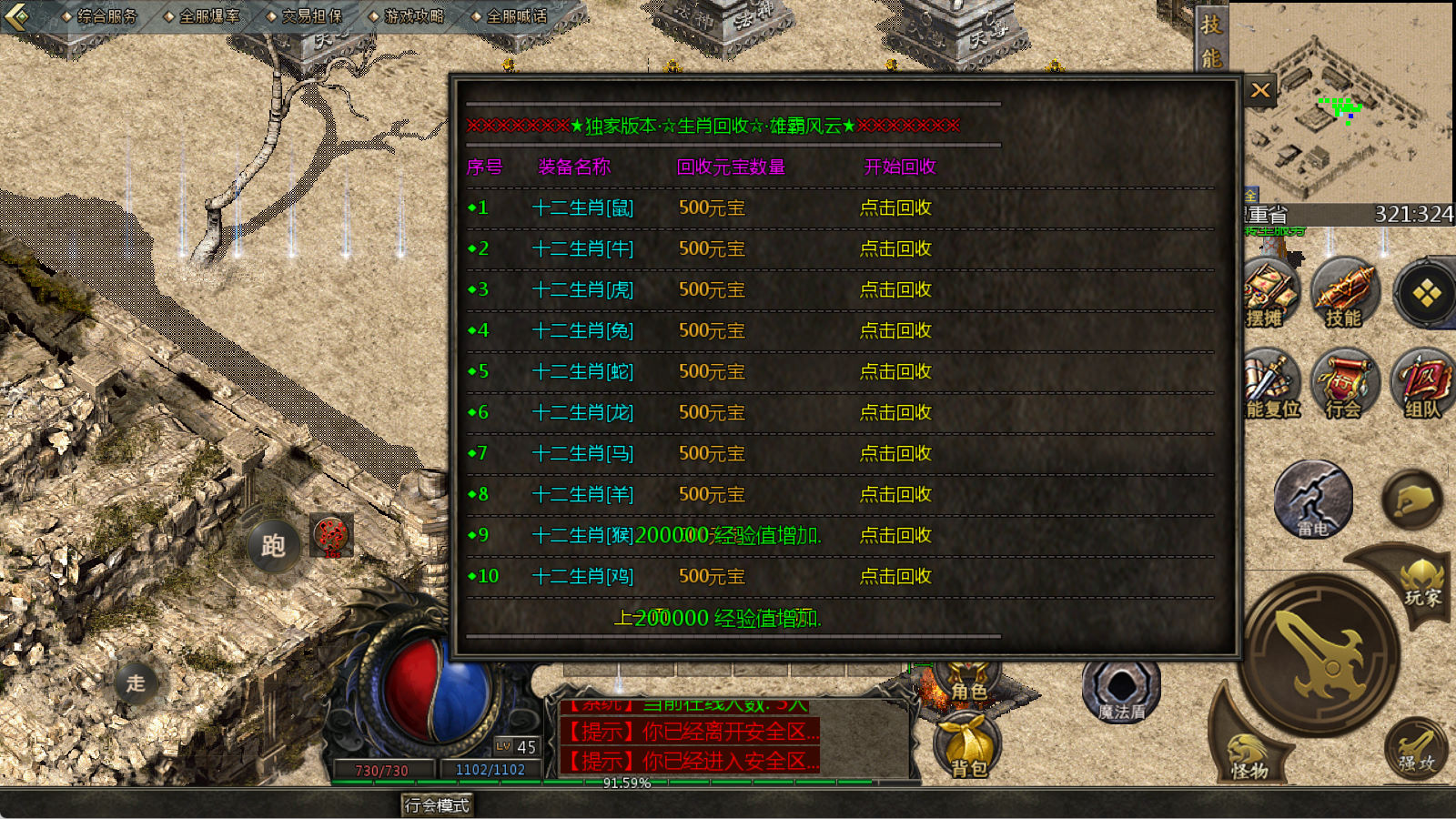The image size is (1456, 819).
Task: Close the zodiac recycle dialog
Action: click(1260, 90)
